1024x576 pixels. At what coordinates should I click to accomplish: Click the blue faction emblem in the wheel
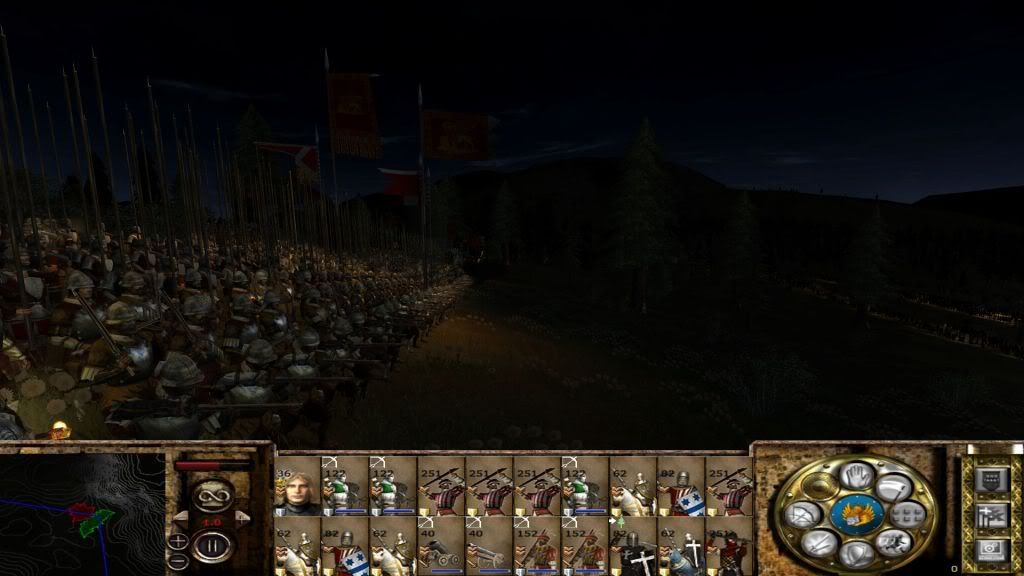click(856, 514)
